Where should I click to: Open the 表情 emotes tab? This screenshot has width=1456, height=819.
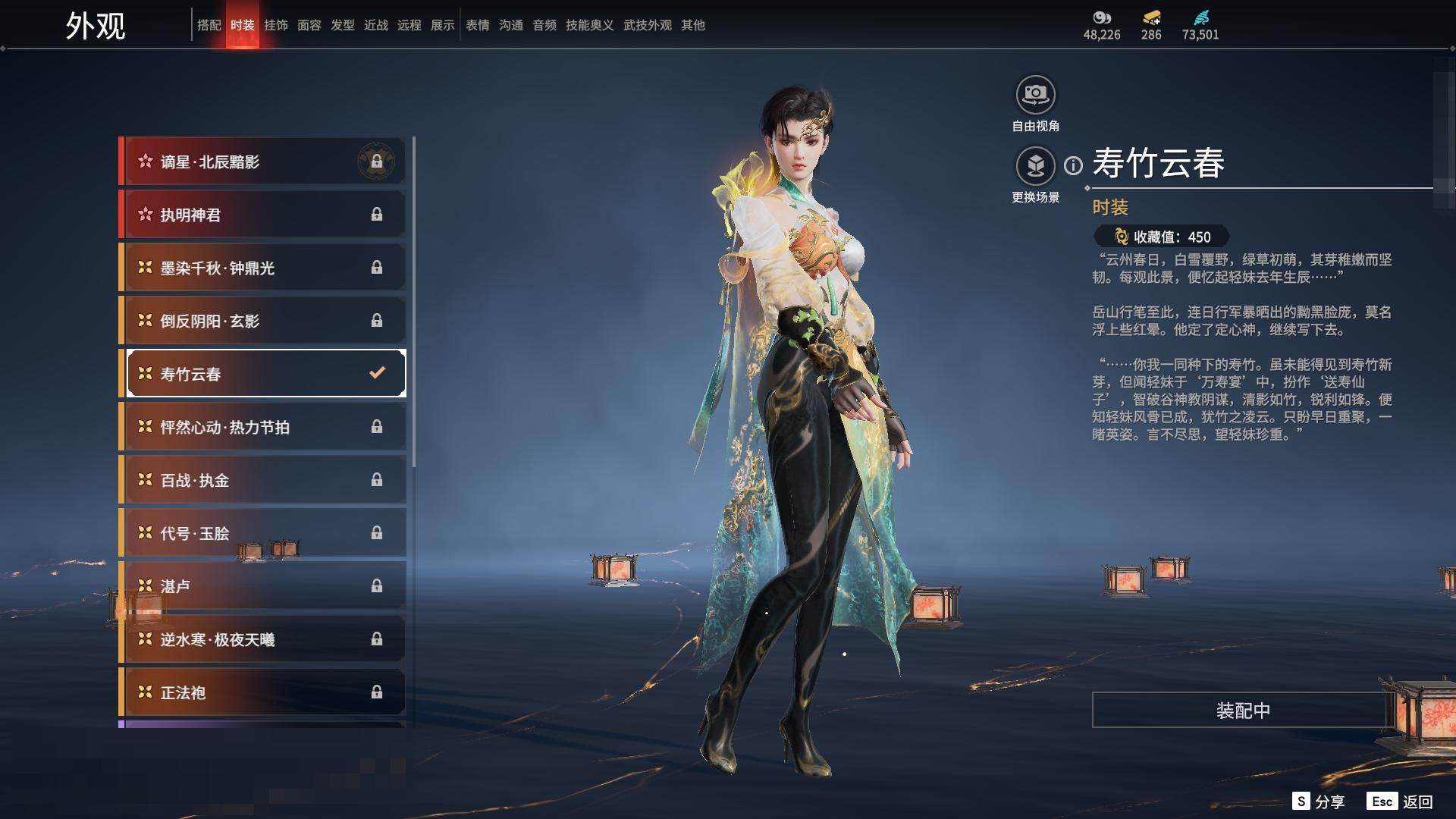point(478,25)
